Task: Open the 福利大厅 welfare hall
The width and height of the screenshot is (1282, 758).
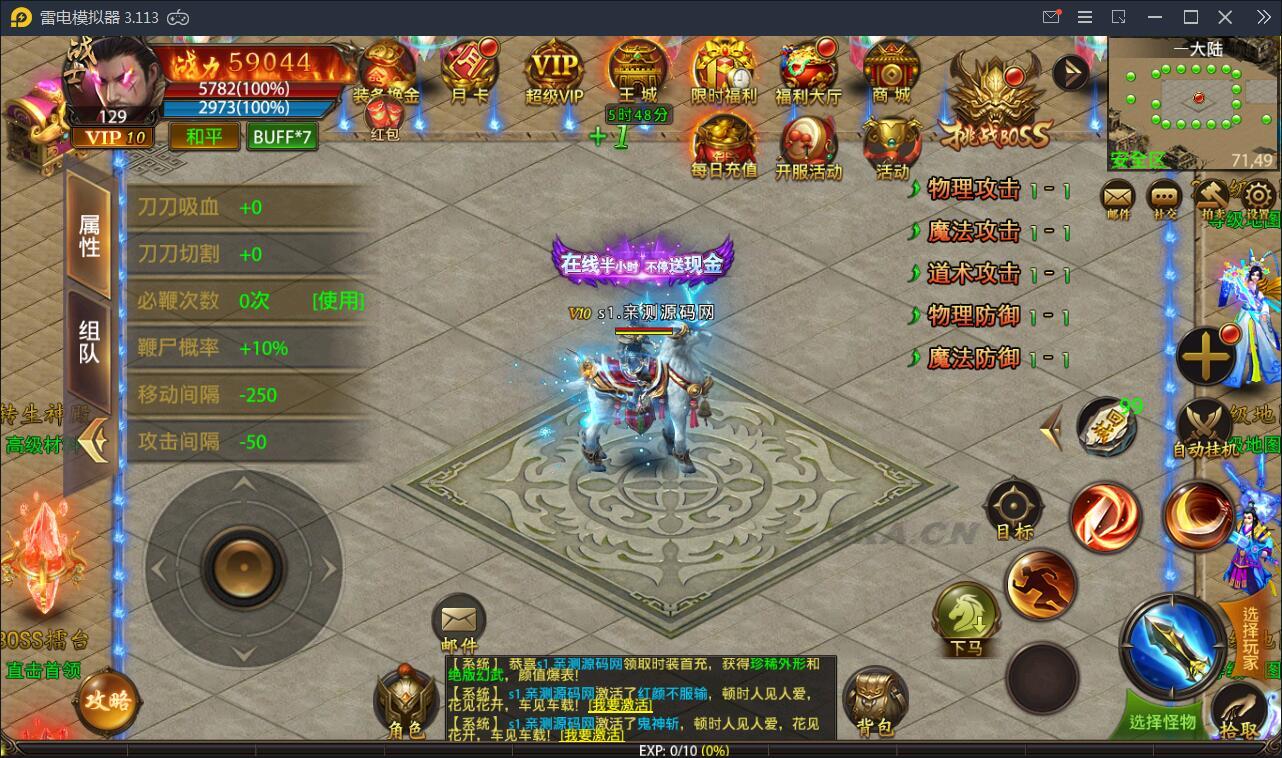Action: pyautogui.click(x=808, y=70)
